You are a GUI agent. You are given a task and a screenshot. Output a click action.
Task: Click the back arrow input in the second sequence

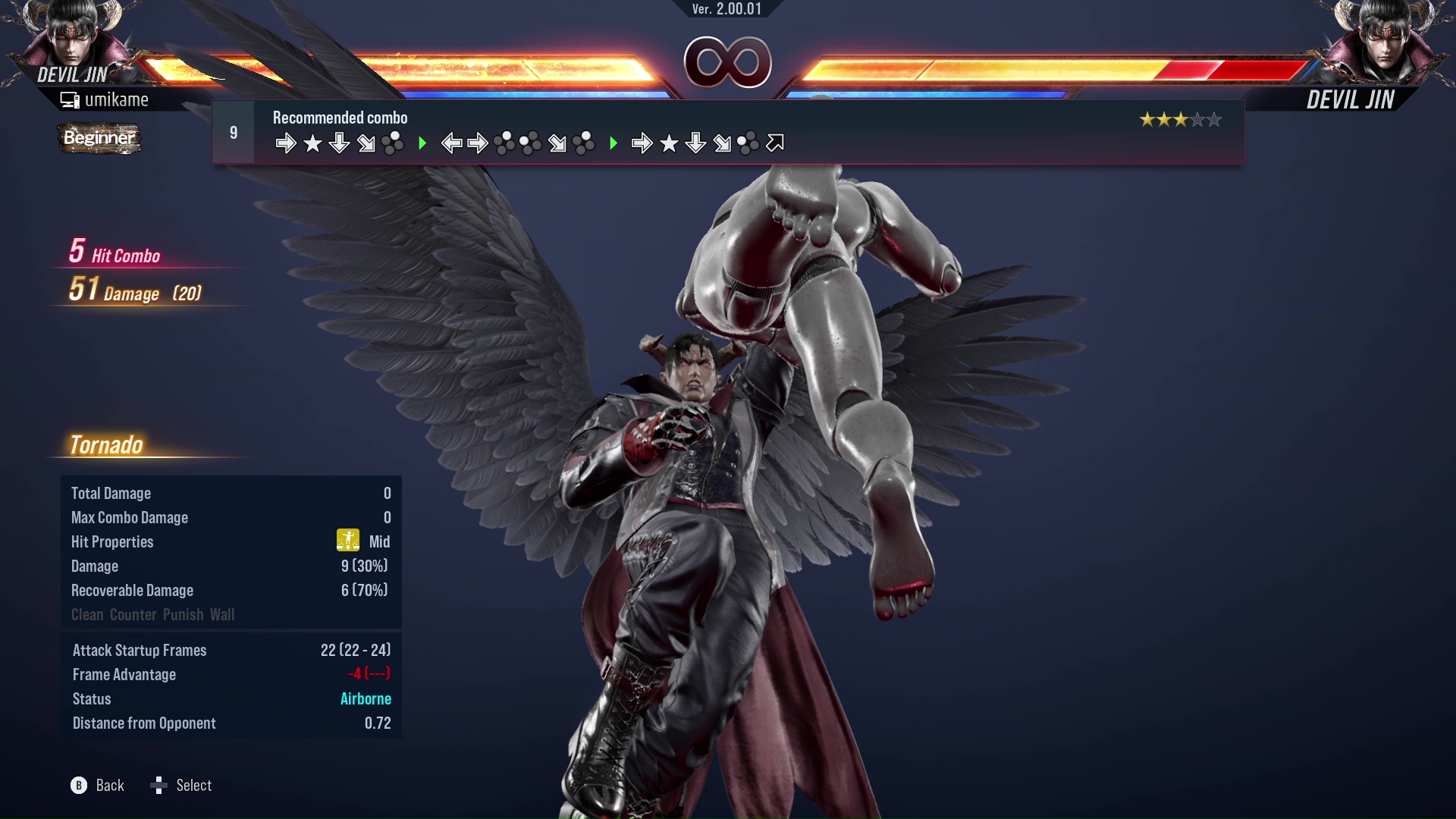451,143
